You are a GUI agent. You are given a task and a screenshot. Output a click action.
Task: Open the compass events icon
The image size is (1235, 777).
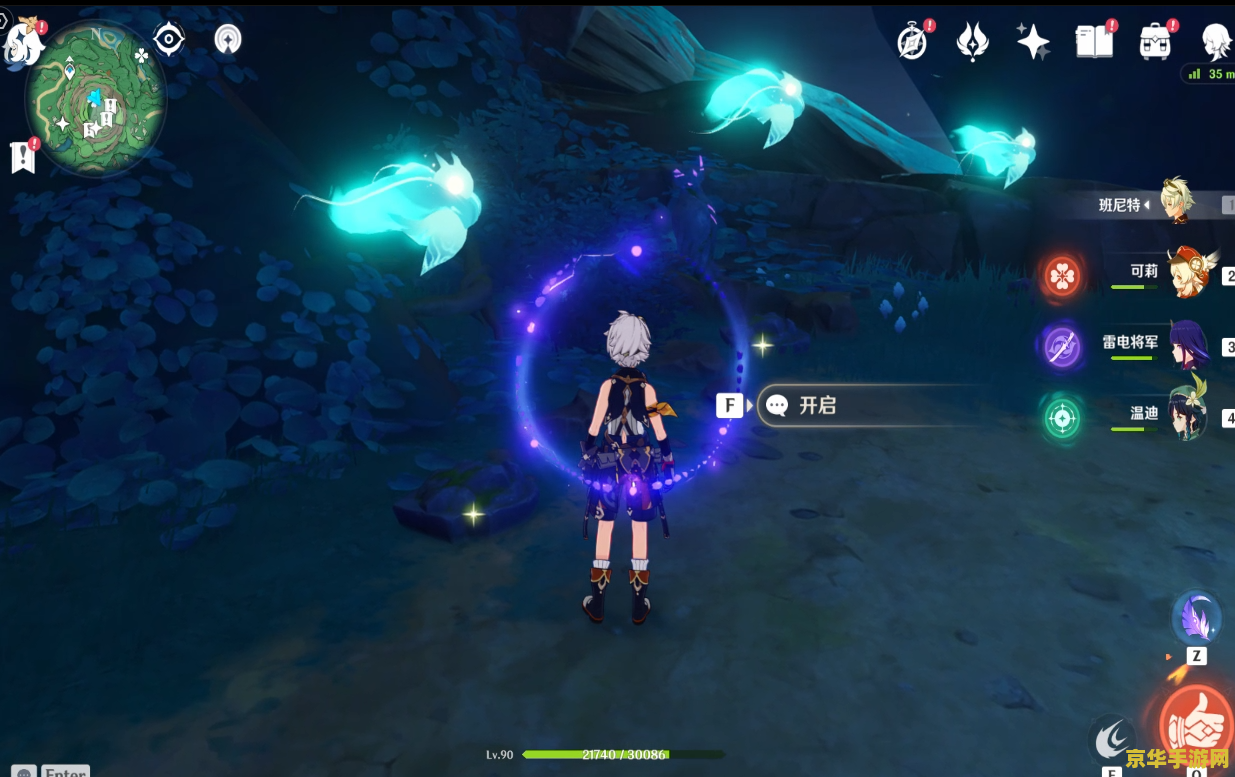pyautogui.click(x=912, y=42)
